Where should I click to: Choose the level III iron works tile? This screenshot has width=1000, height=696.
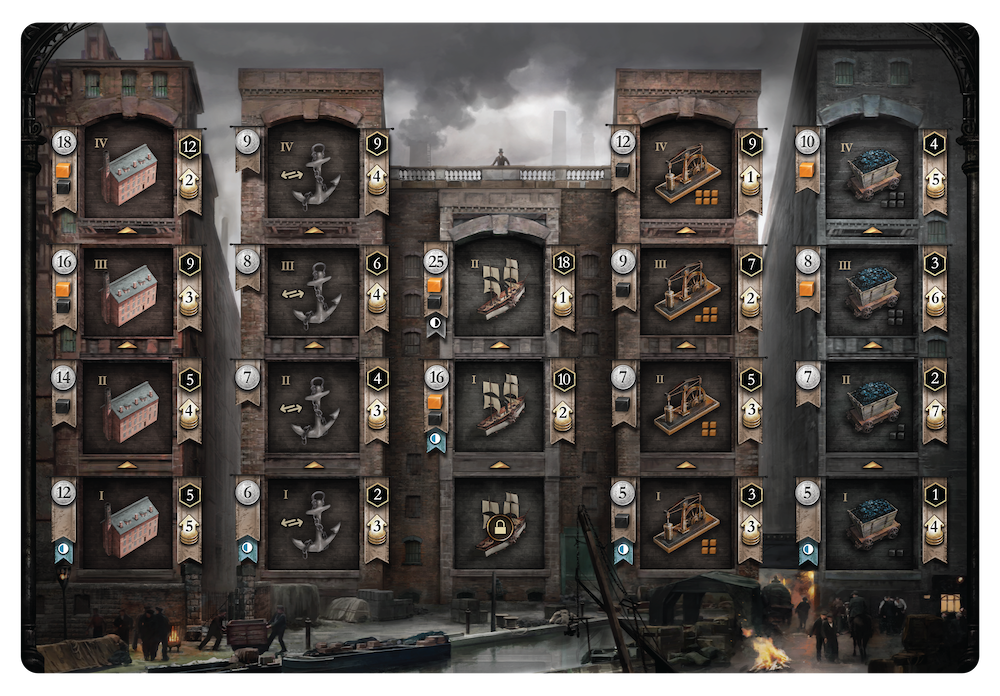coord(685,292)
